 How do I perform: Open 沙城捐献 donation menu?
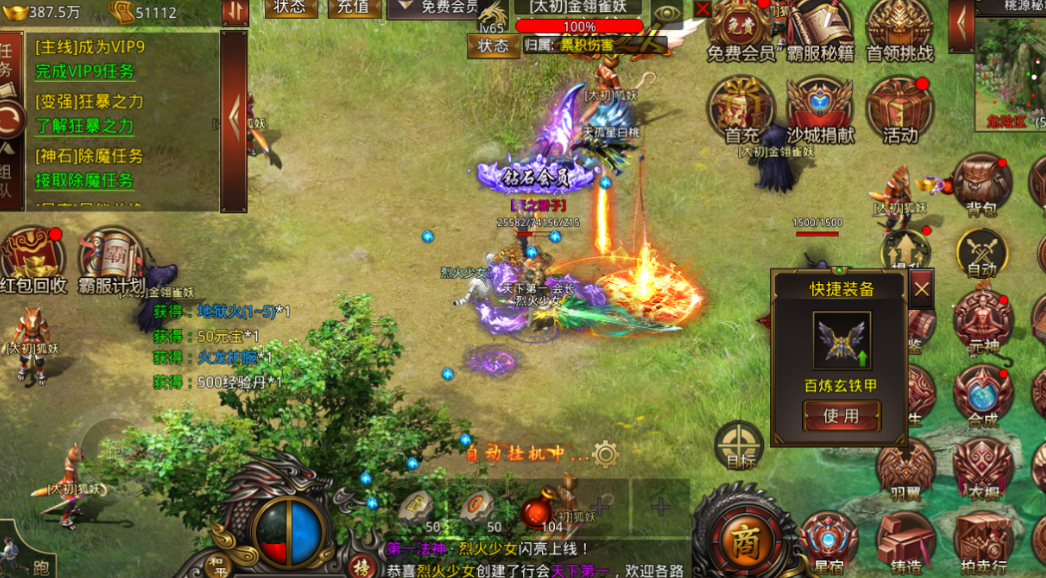[x=820, y=107]
